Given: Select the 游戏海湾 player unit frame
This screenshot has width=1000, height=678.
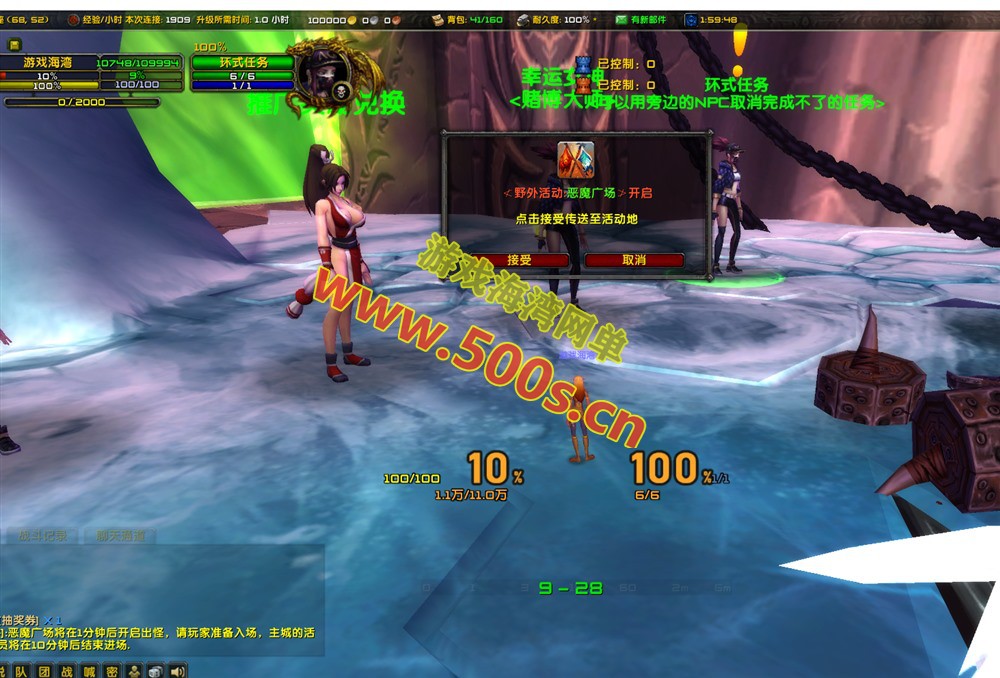Looking at the screenshot, I should [48, 62].
